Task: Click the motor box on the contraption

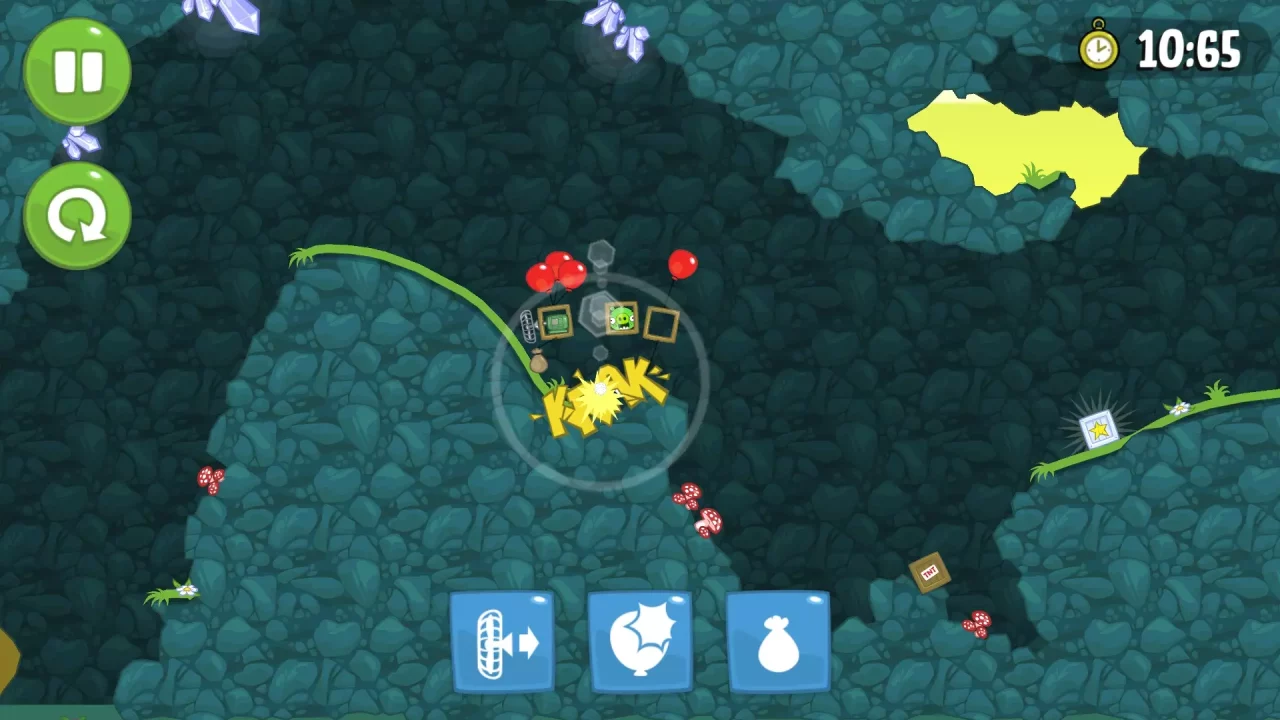Action: click(x=555, y=319)
